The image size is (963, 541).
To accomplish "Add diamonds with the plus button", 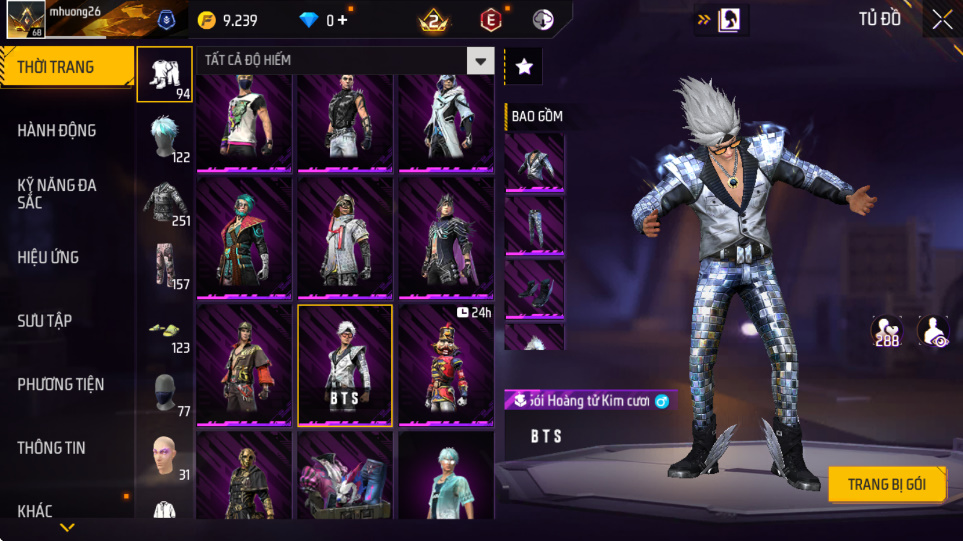I will 343,20.
